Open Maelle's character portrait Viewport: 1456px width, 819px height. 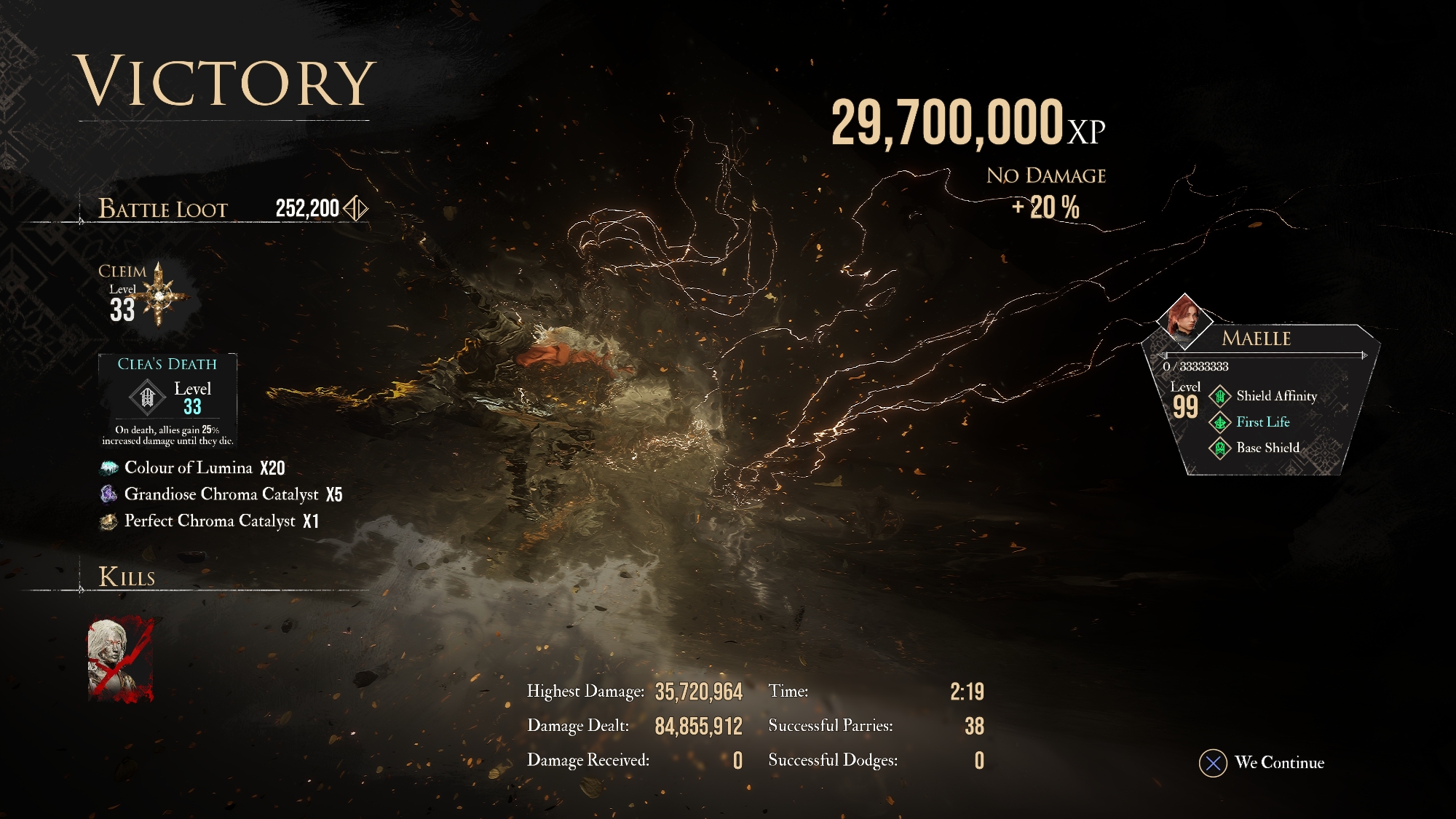click(x=1184, y=320)
